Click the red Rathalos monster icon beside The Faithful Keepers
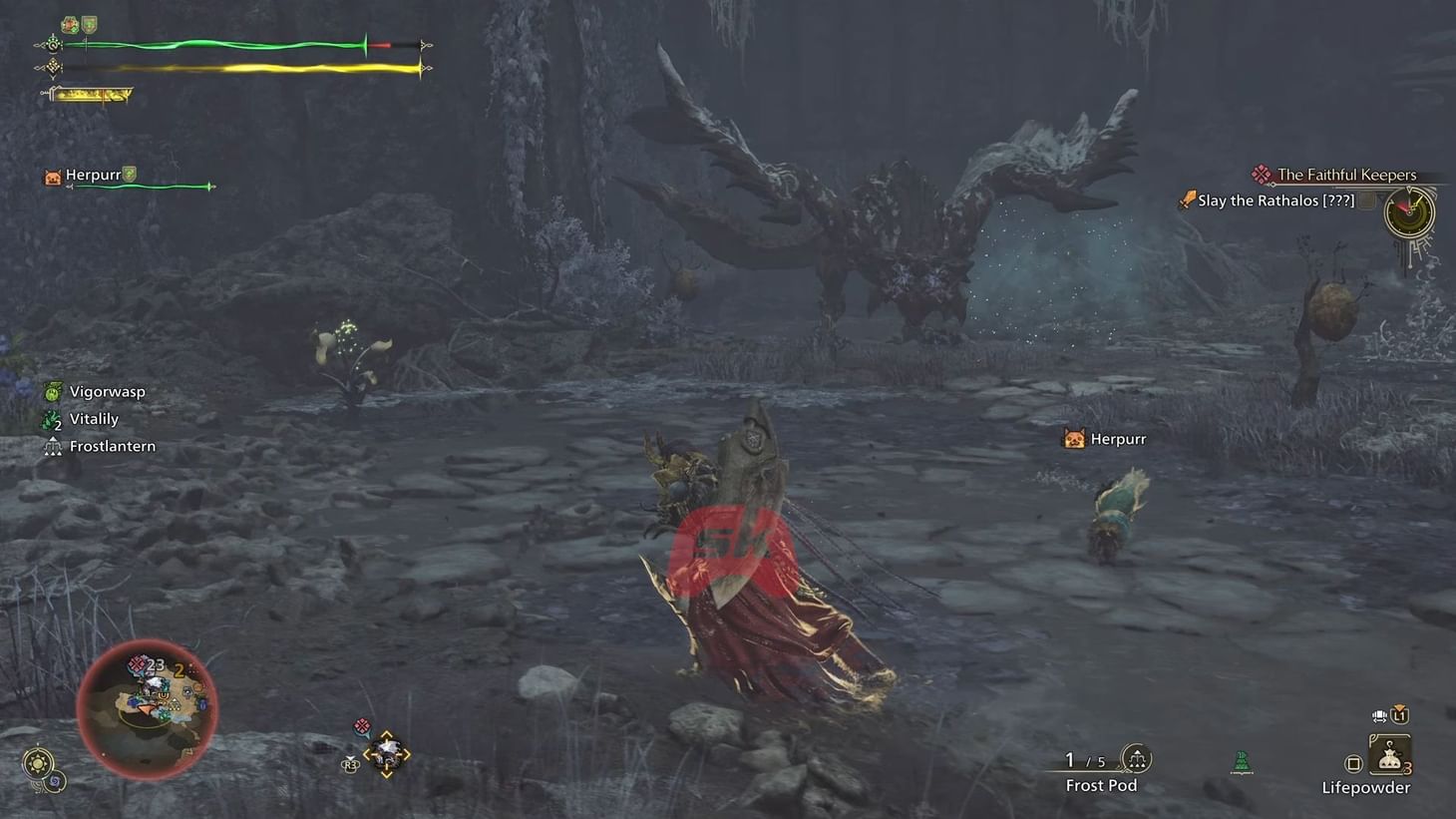Screen dimensions: 1456x819 1263,174
